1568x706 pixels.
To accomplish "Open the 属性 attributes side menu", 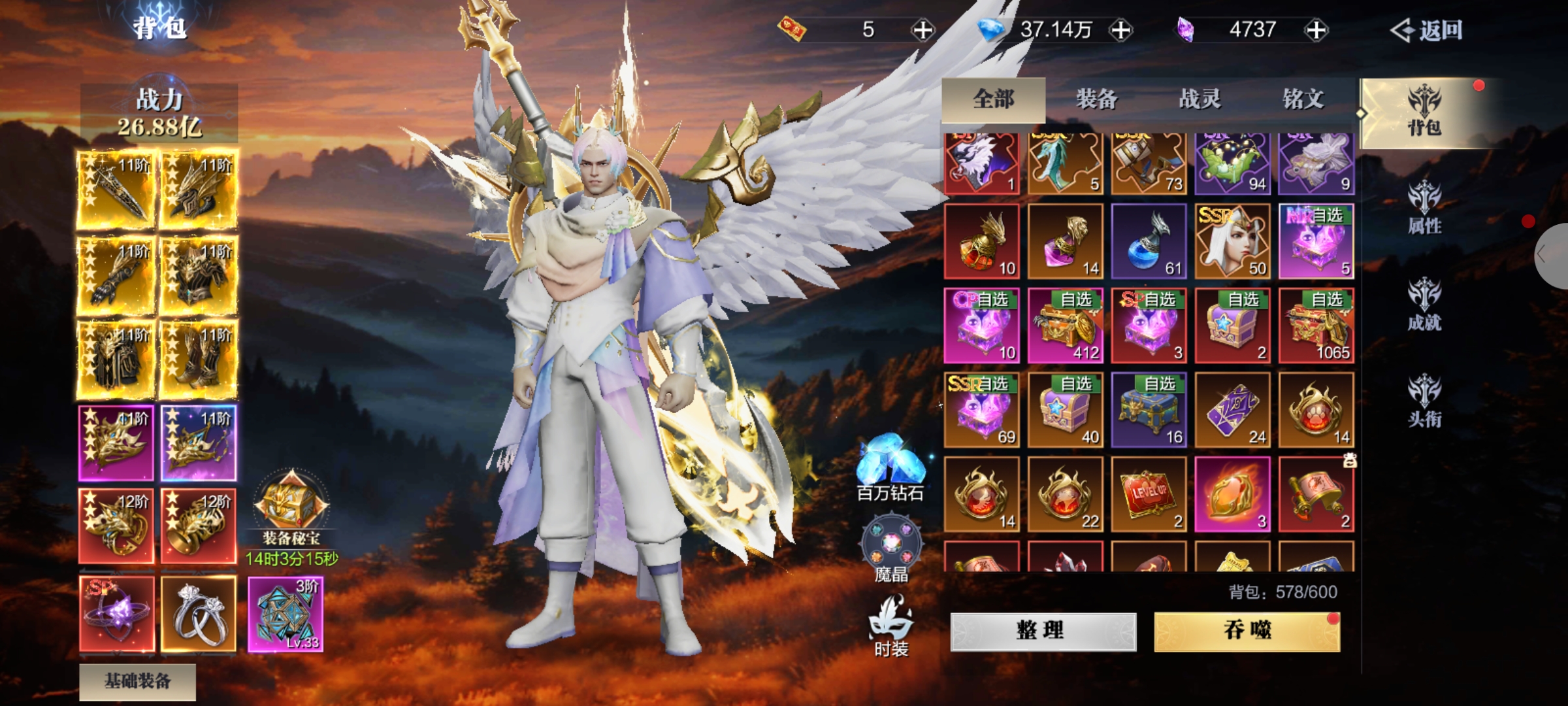I will click(1424, 209).
